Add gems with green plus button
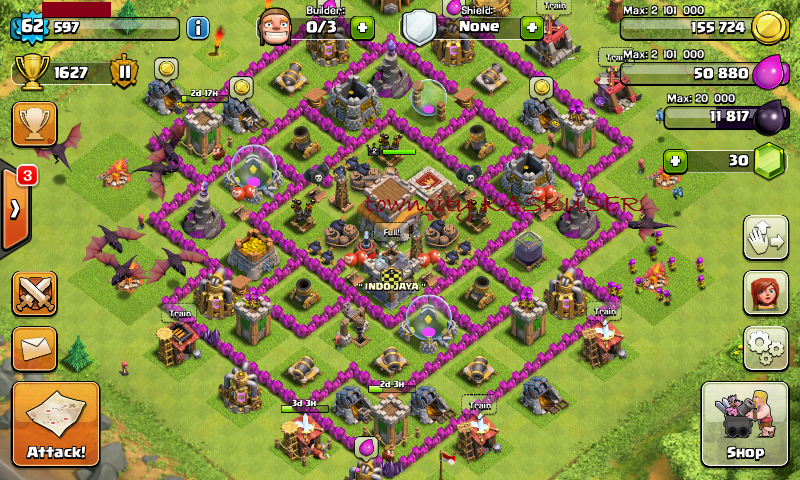 pos(677,160)
